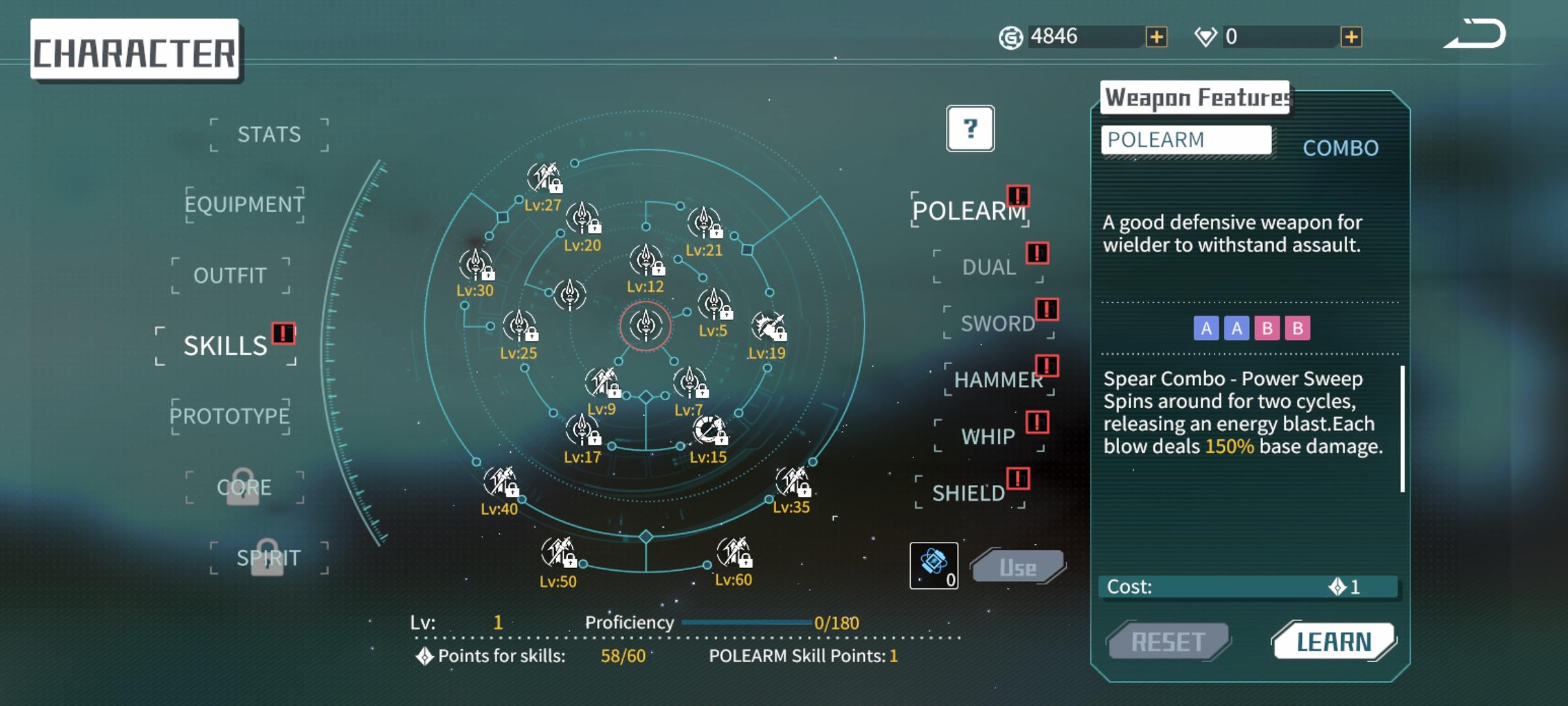1568x706 pixels.
Task: Add diamonds with the plus button
Action: coord(1351,37)
